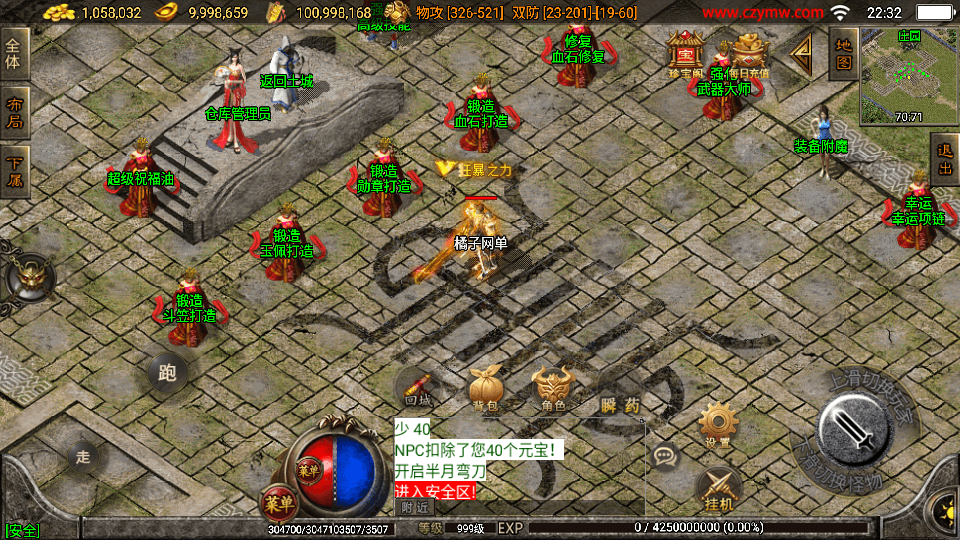Image resolution: width=960 pixels, height=540 pixels.
Task: Select the 布局 layout tab
Action: pyautogui.click(x=14, y=113)
